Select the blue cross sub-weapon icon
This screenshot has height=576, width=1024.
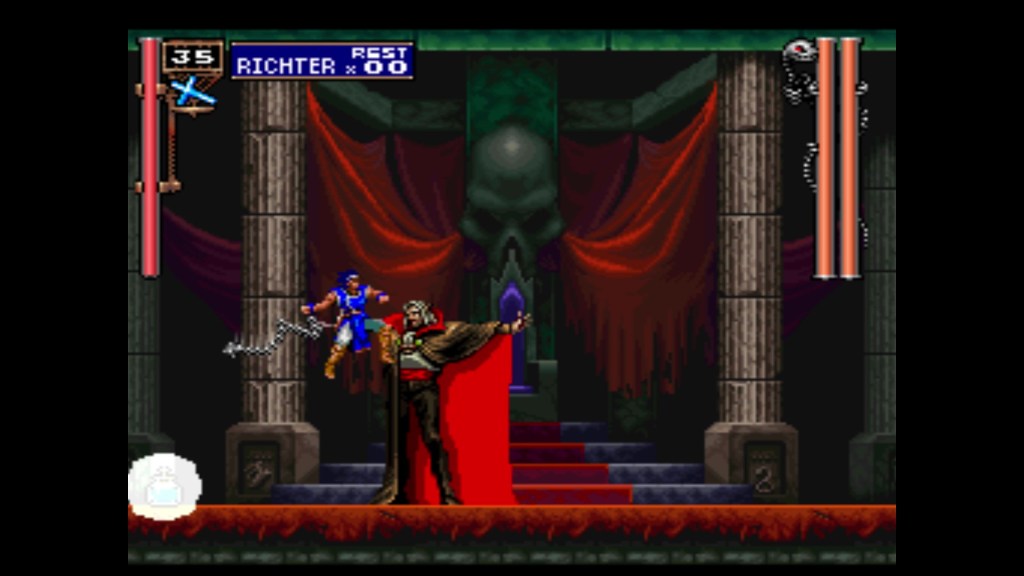click(192, 91)
